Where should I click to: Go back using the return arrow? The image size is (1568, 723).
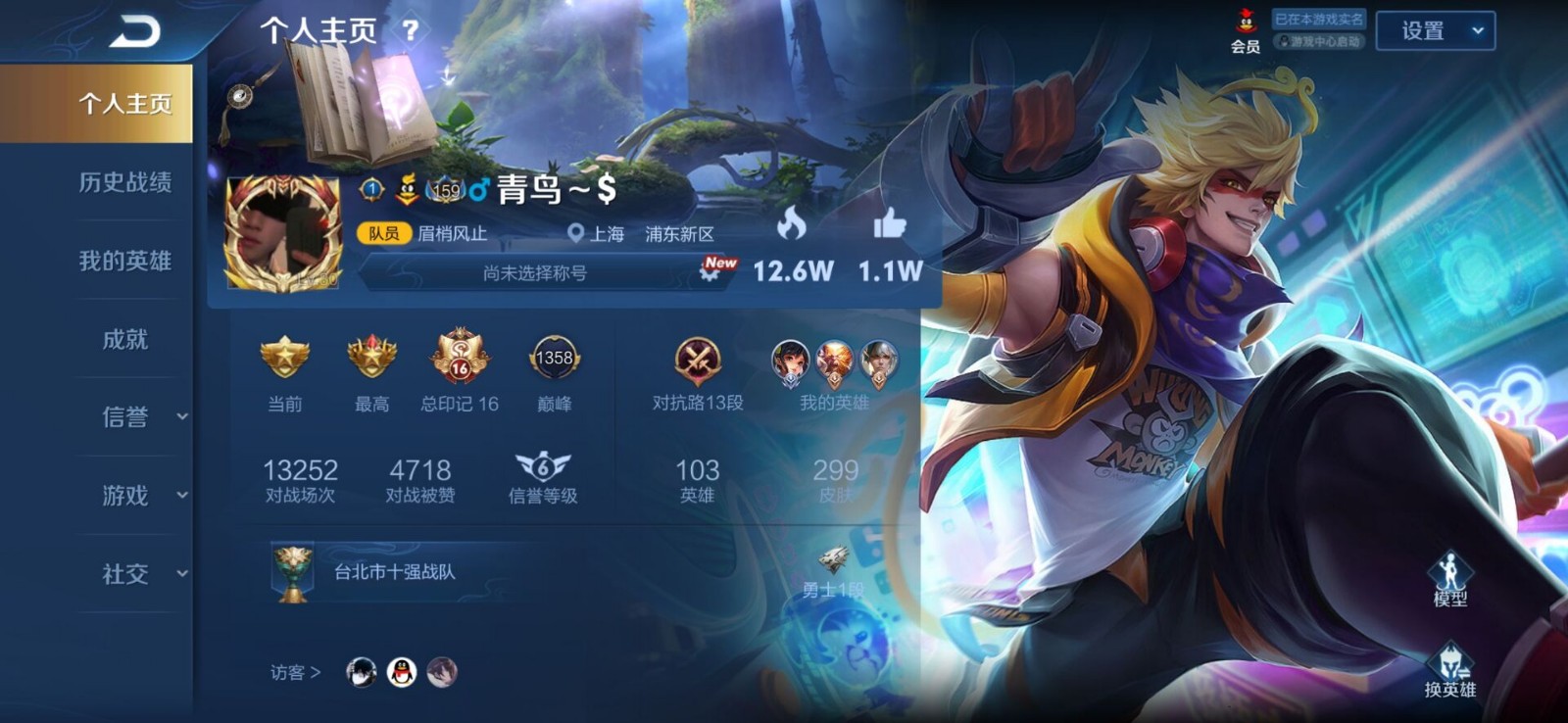point(134,31)
